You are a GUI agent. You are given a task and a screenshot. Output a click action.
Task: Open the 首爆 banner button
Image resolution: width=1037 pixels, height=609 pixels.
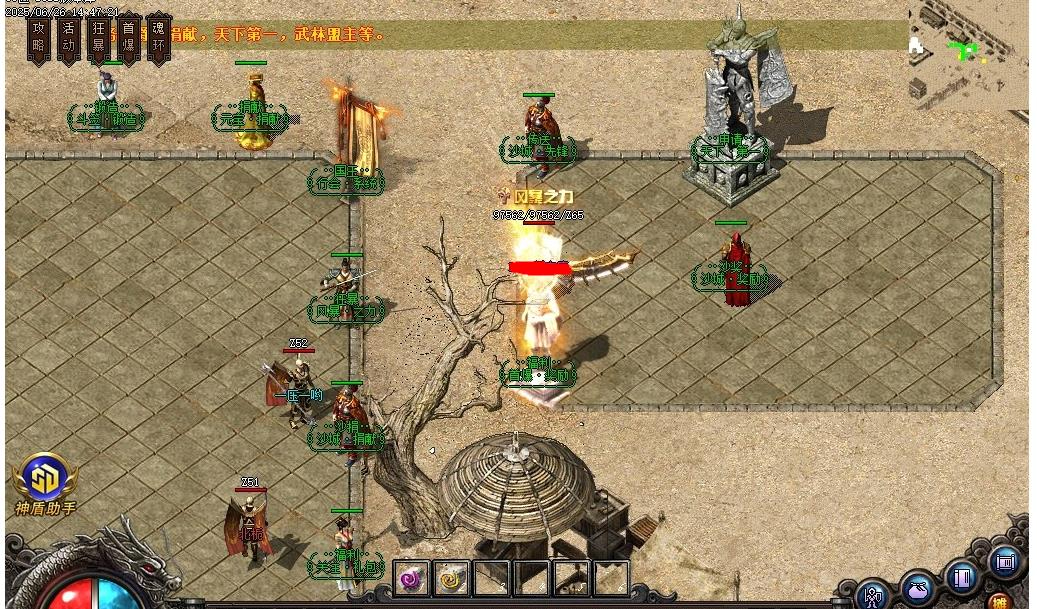pyautogui.click(x=128, y=38)
